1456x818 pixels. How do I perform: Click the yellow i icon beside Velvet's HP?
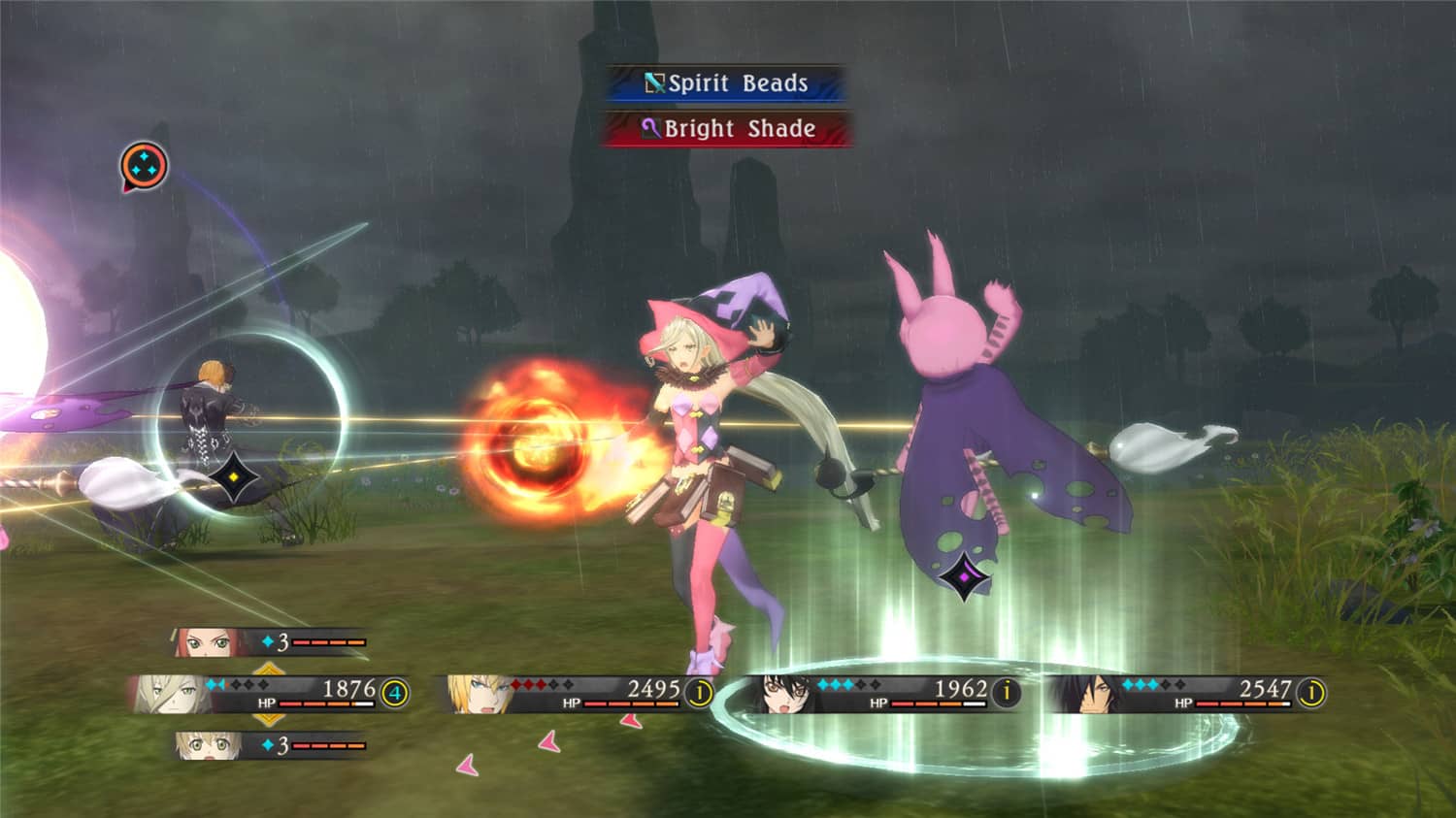[1007, 691]
